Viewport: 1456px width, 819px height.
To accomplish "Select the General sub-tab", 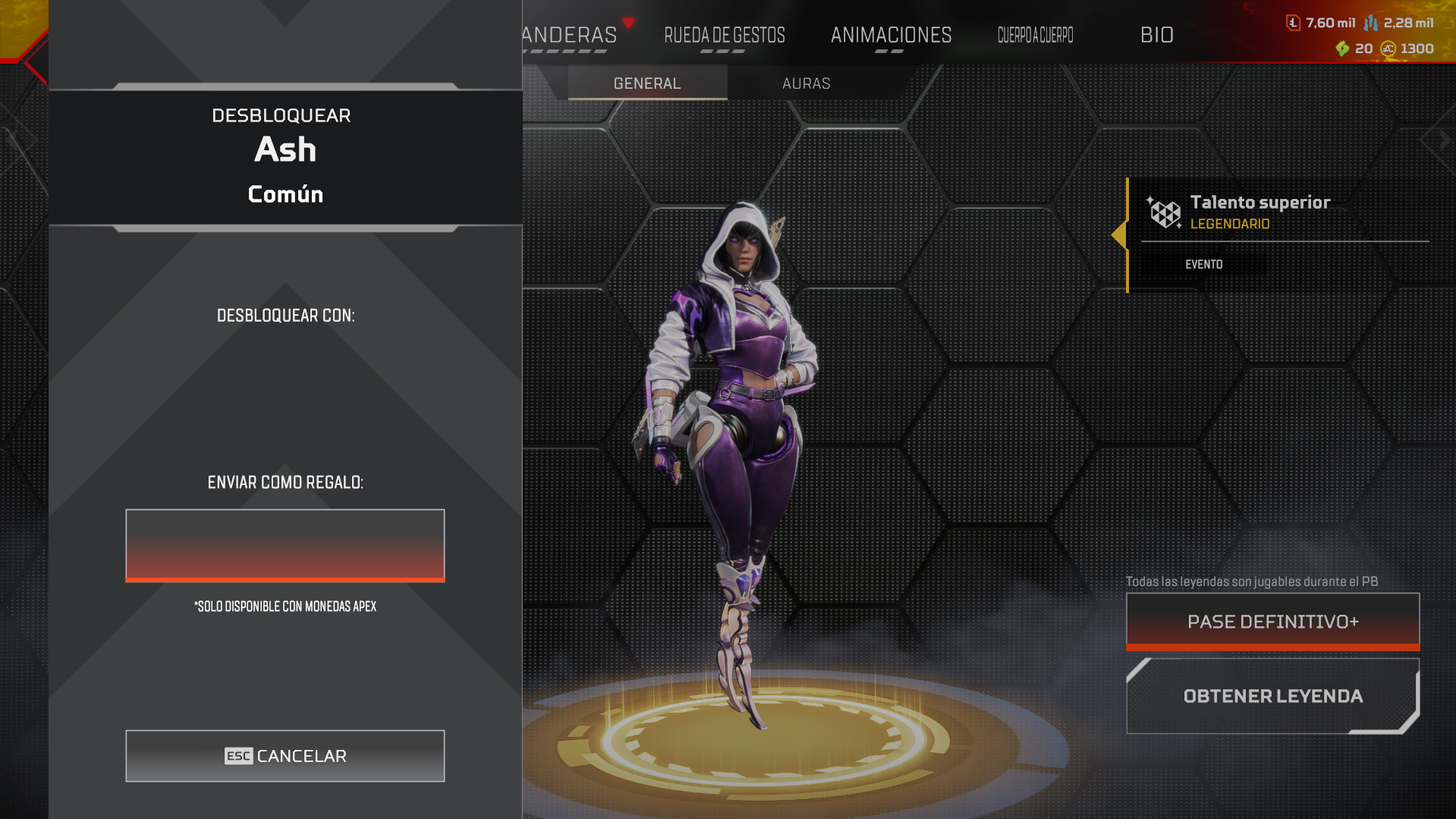I will 647,83.
